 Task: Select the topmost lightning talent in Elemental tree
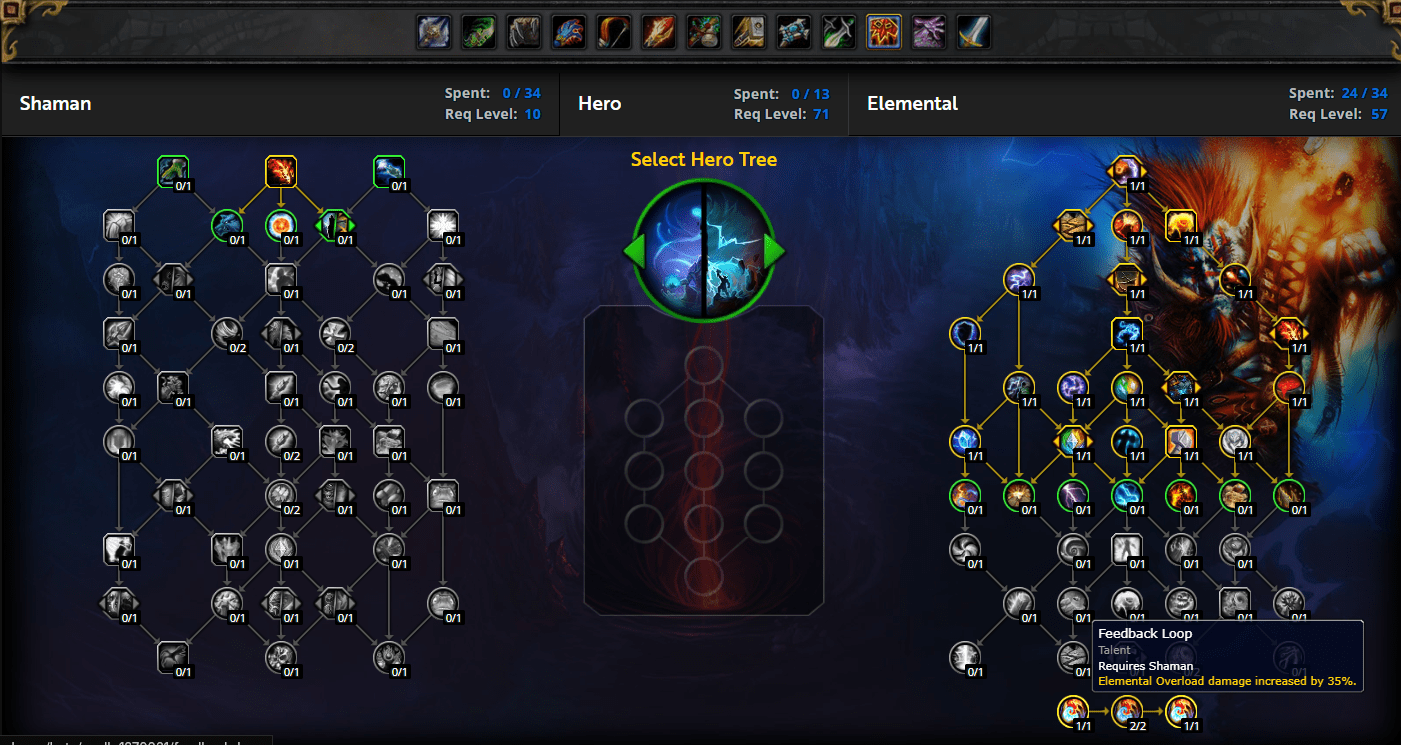(x=1129, y=171)
